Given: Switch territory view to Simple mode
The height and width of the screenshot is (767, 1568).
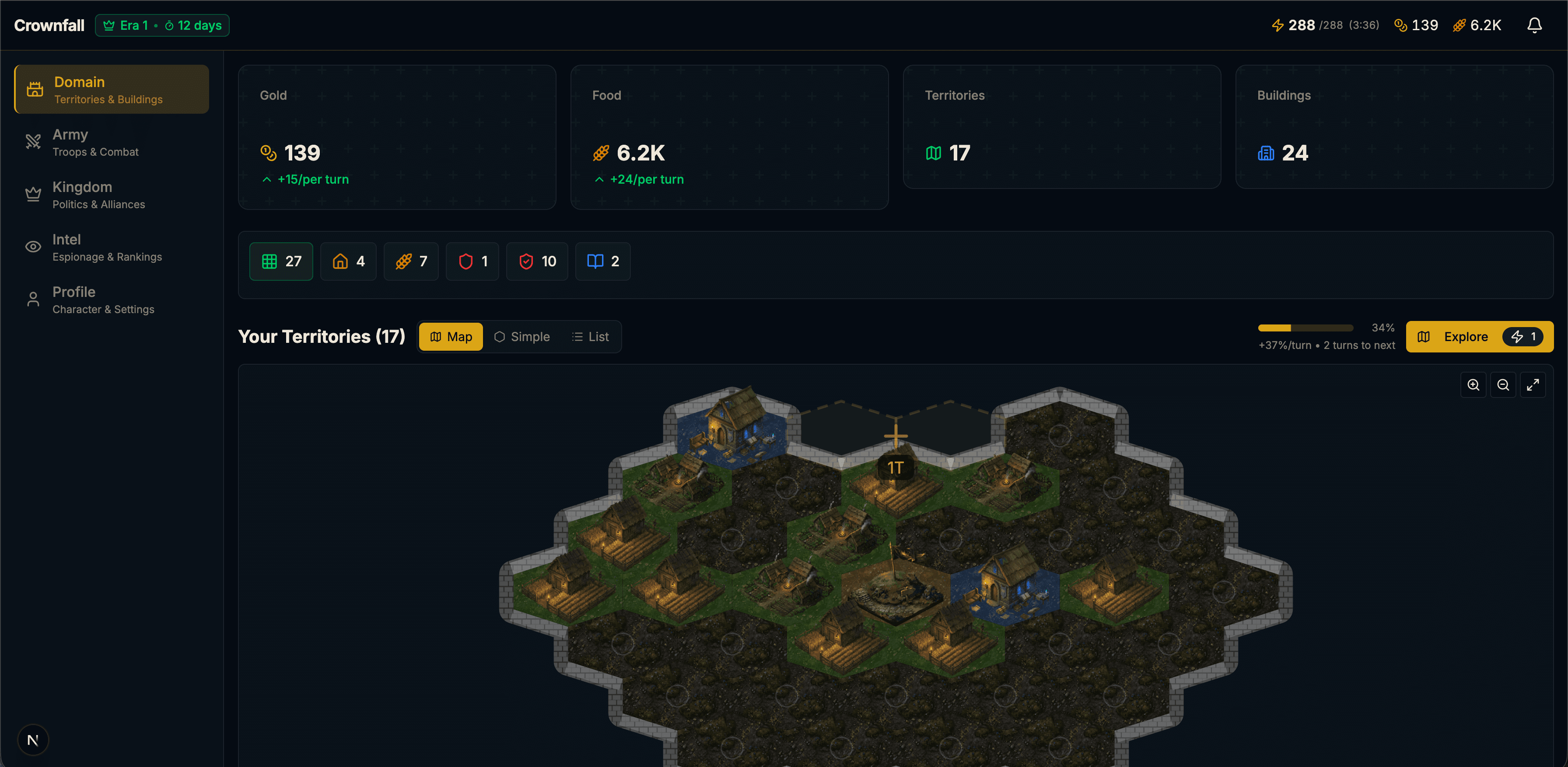Looking at the screenshot, I should tap(521, 336).
